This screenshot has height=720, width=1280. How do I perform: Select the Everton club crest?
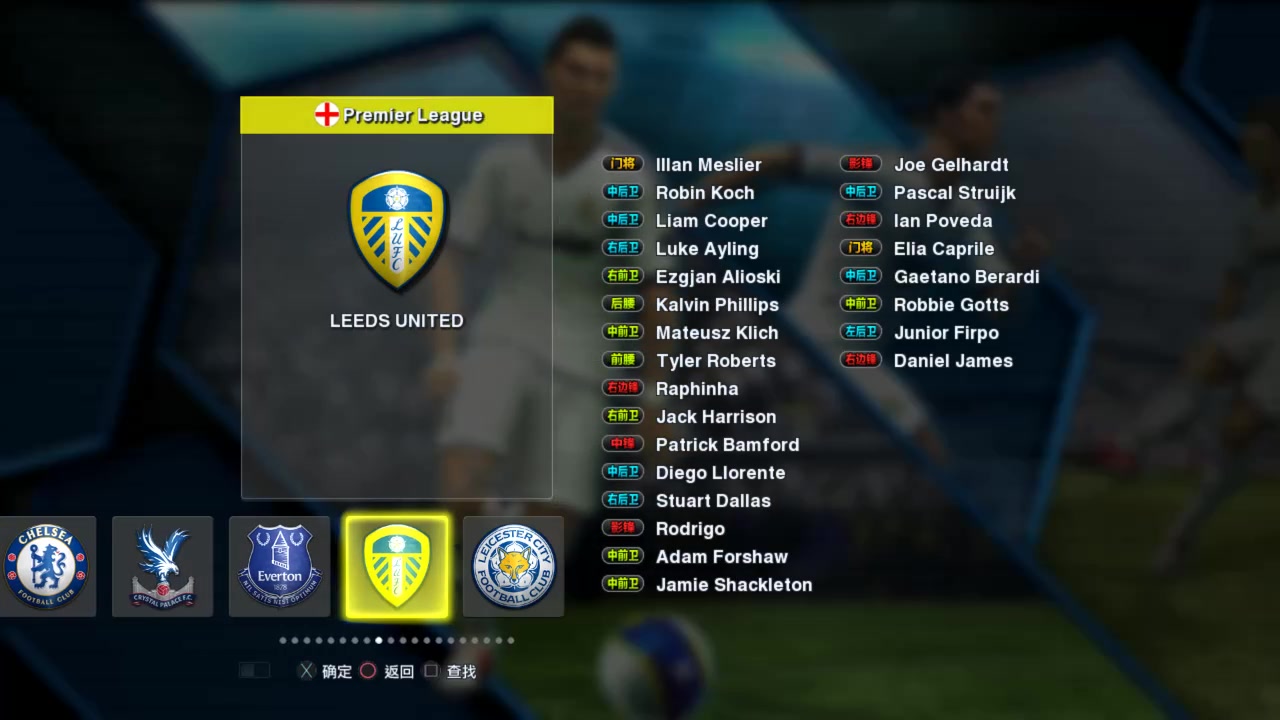click(280, 566)
